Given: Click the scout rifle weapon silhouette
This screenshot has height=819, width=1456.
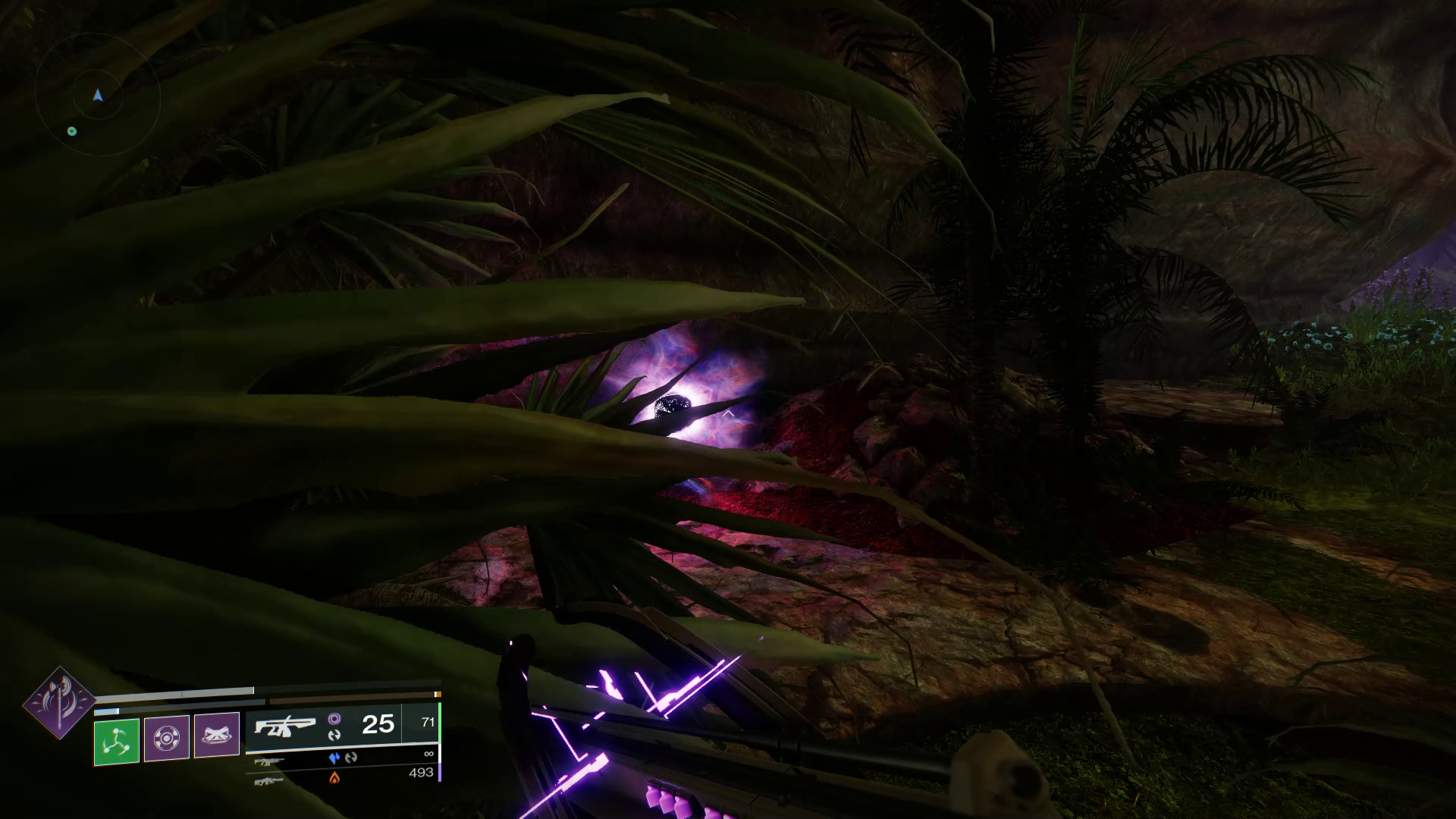Looking at the screenshot, I should tap(286, 726).
